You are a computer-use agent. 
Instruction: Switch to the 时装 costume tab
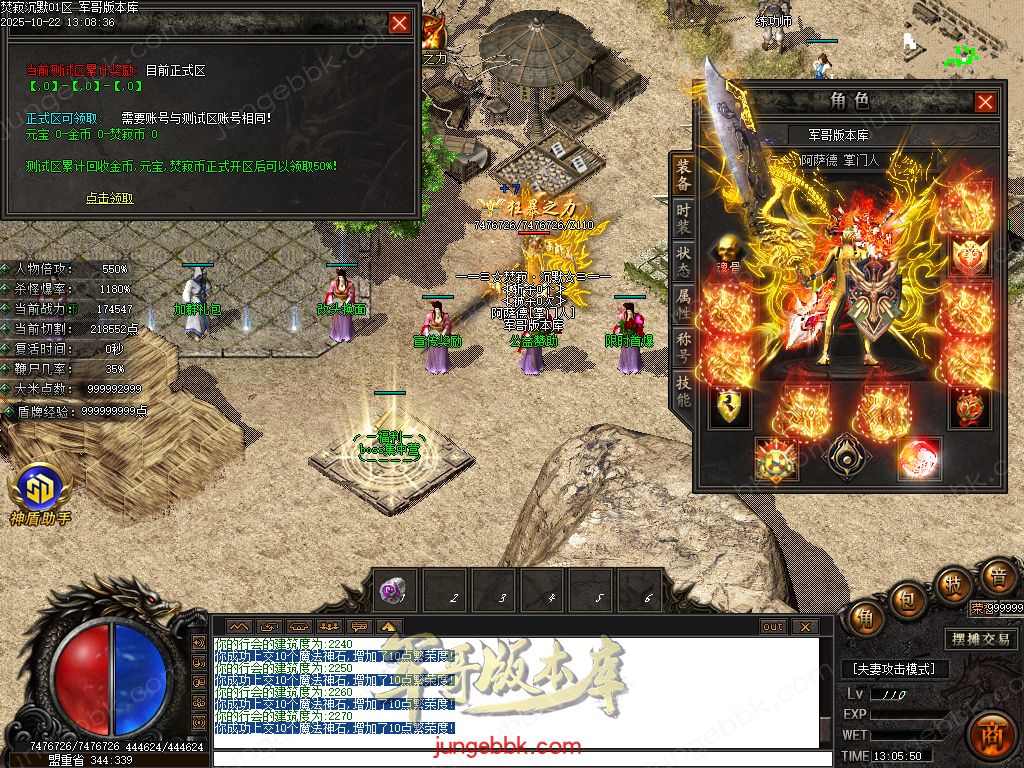(x=683, y=218)
